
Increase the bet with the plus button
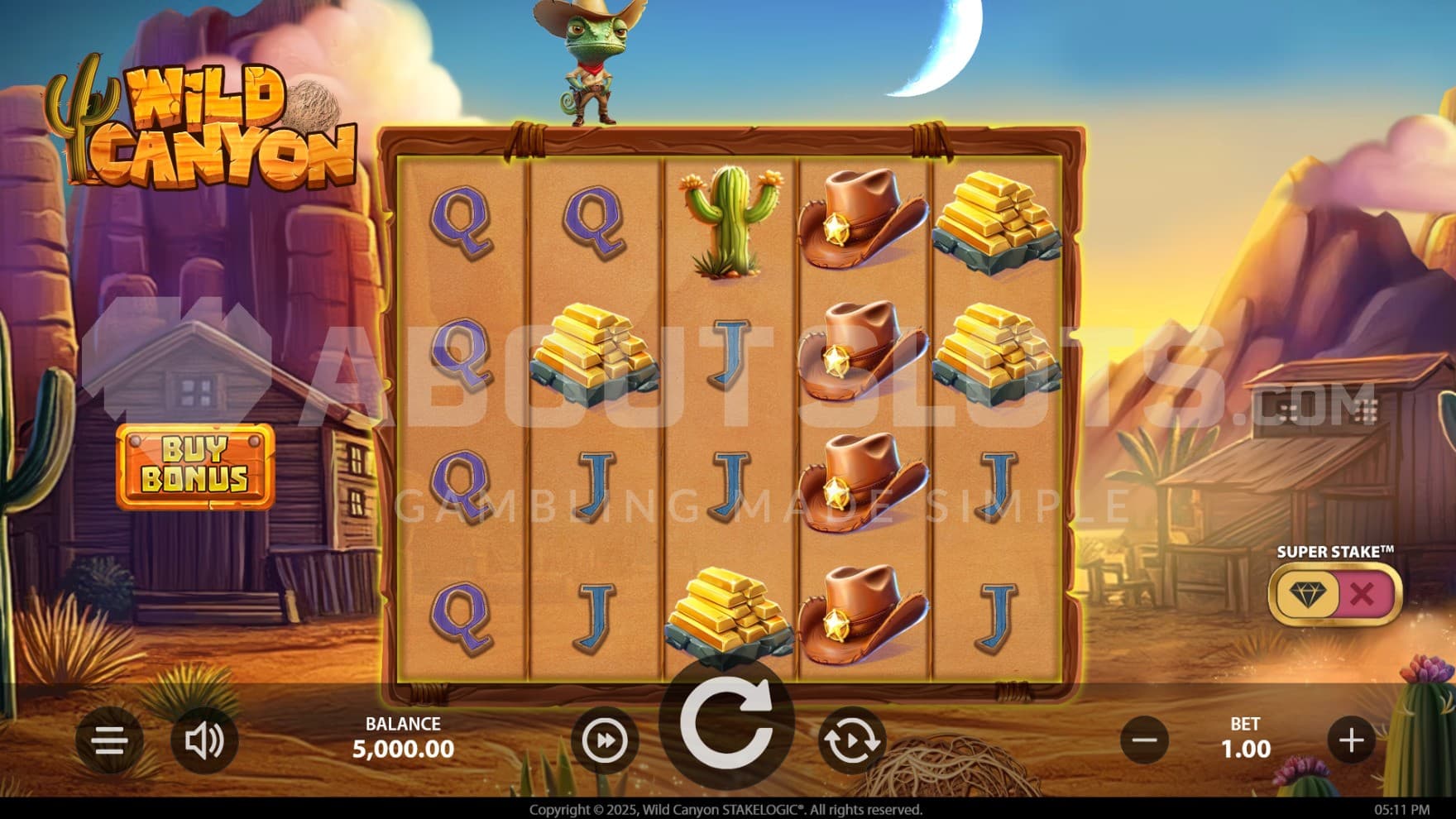[x=1351, y=740]
